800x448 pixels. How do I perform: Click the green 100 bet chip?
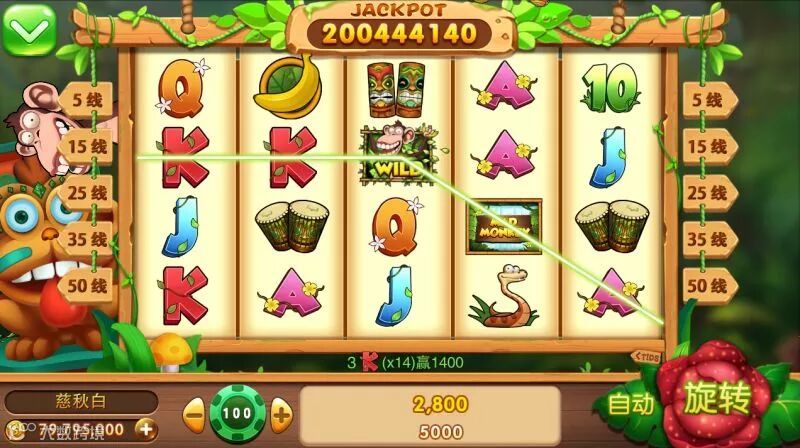238,412
